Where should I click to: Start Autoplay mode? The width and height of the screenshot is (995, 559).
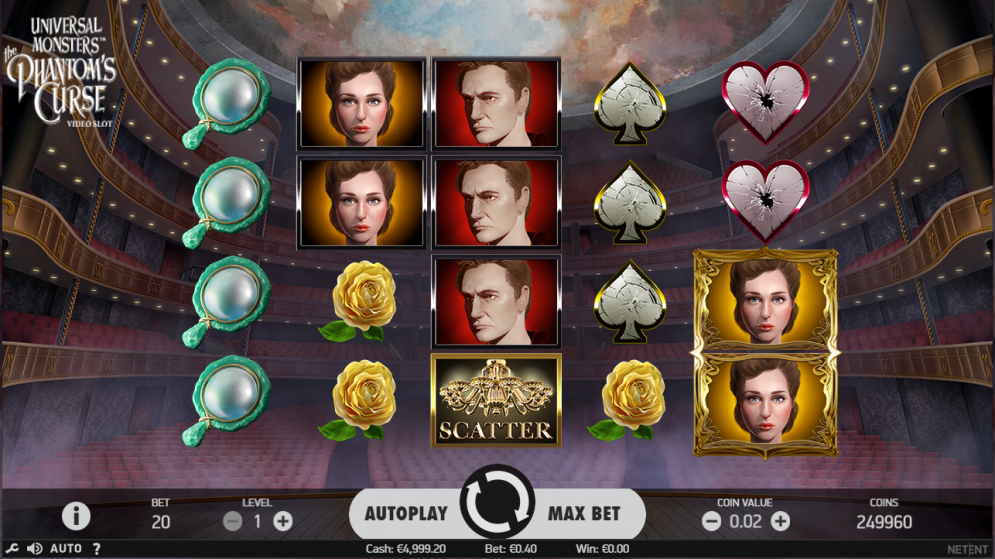coord(405,513)
